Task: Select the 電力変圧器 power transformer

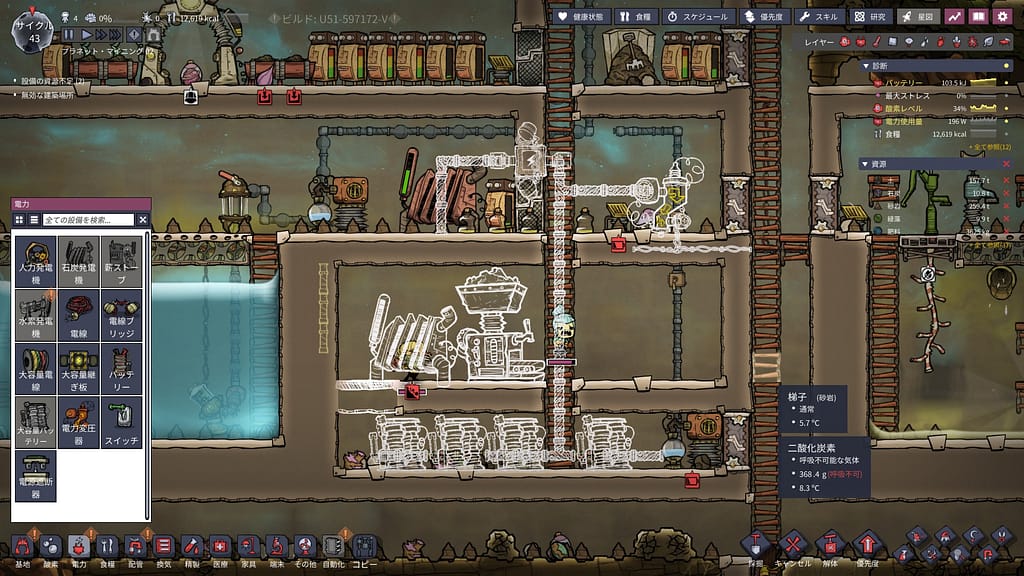Action: [79, 423]
